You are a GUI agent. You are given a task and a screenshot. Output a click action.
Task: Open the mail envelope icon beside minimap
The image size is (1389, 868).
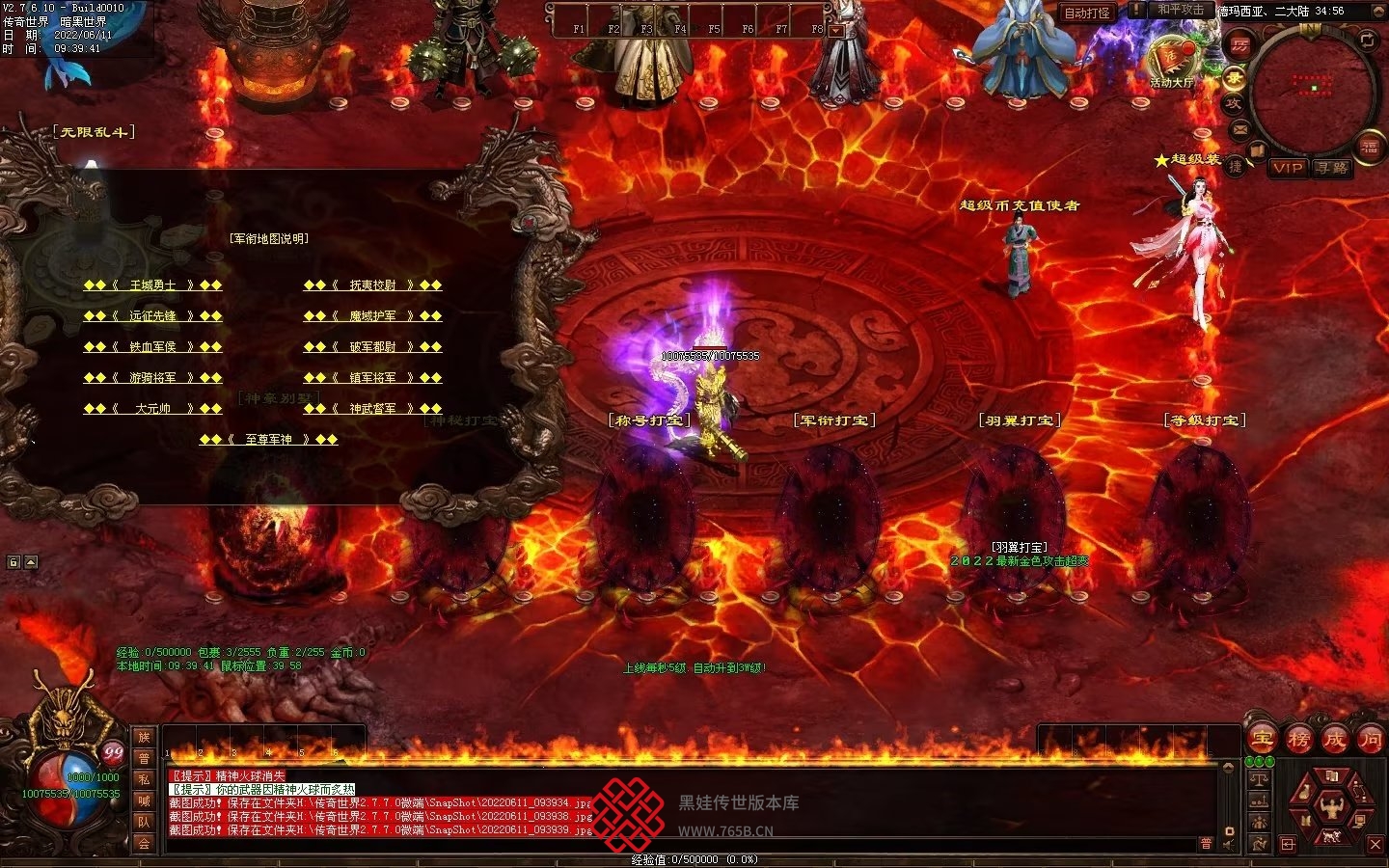[x=1240, y=129]
